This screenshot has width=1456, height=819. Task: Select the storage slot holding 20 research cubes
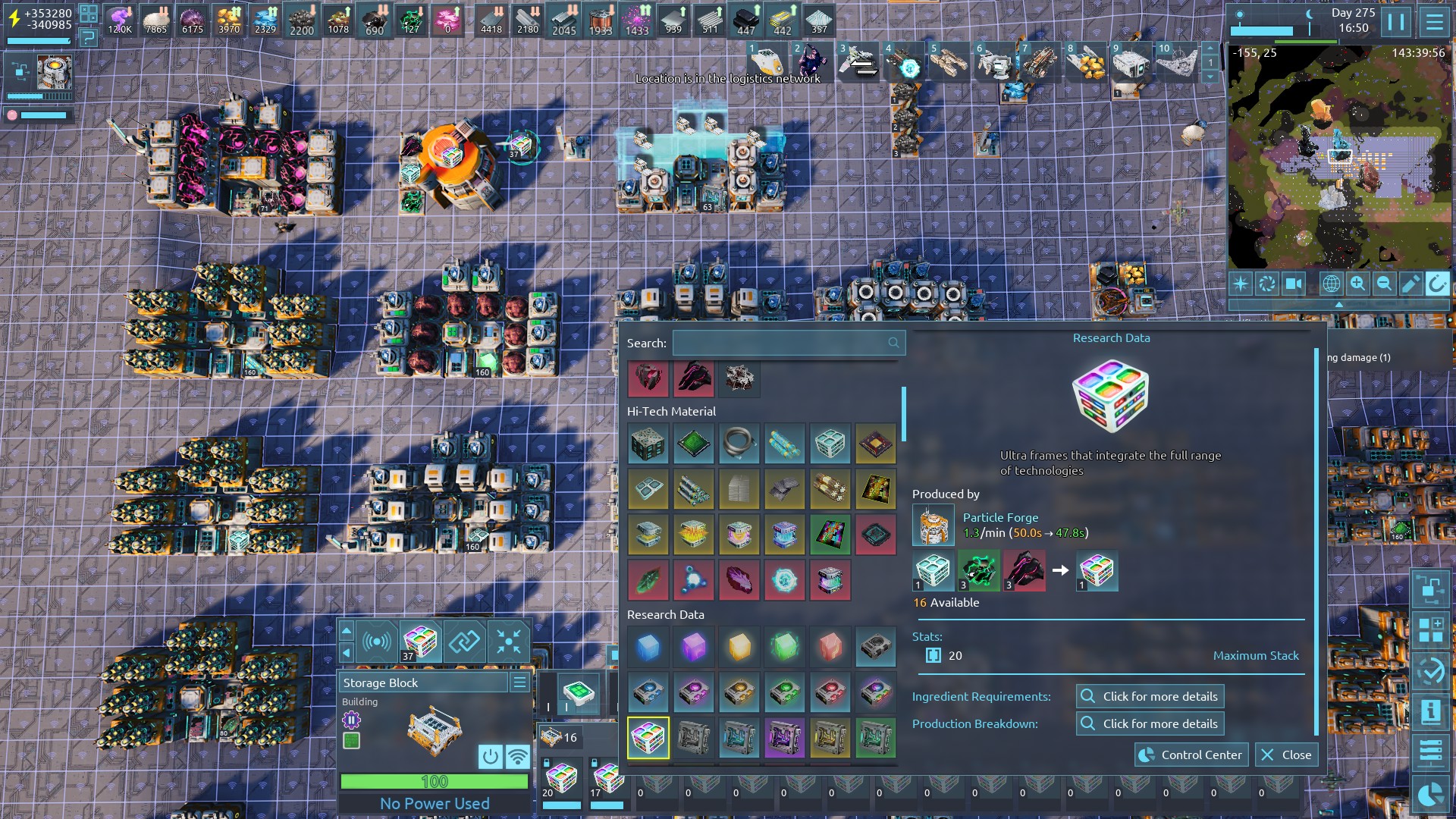561,780
